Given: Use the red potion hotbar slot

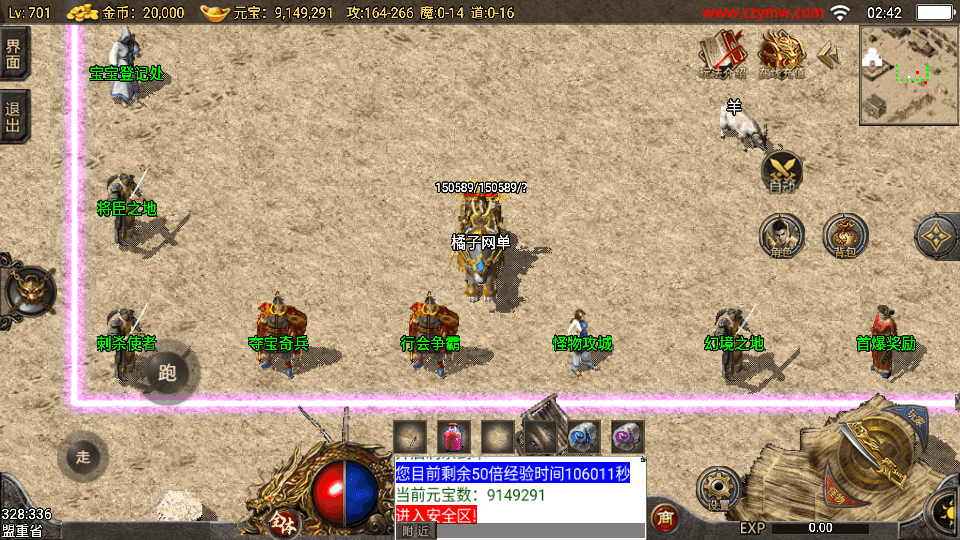Looking at the screenshot, I should [x=454, y=437].
